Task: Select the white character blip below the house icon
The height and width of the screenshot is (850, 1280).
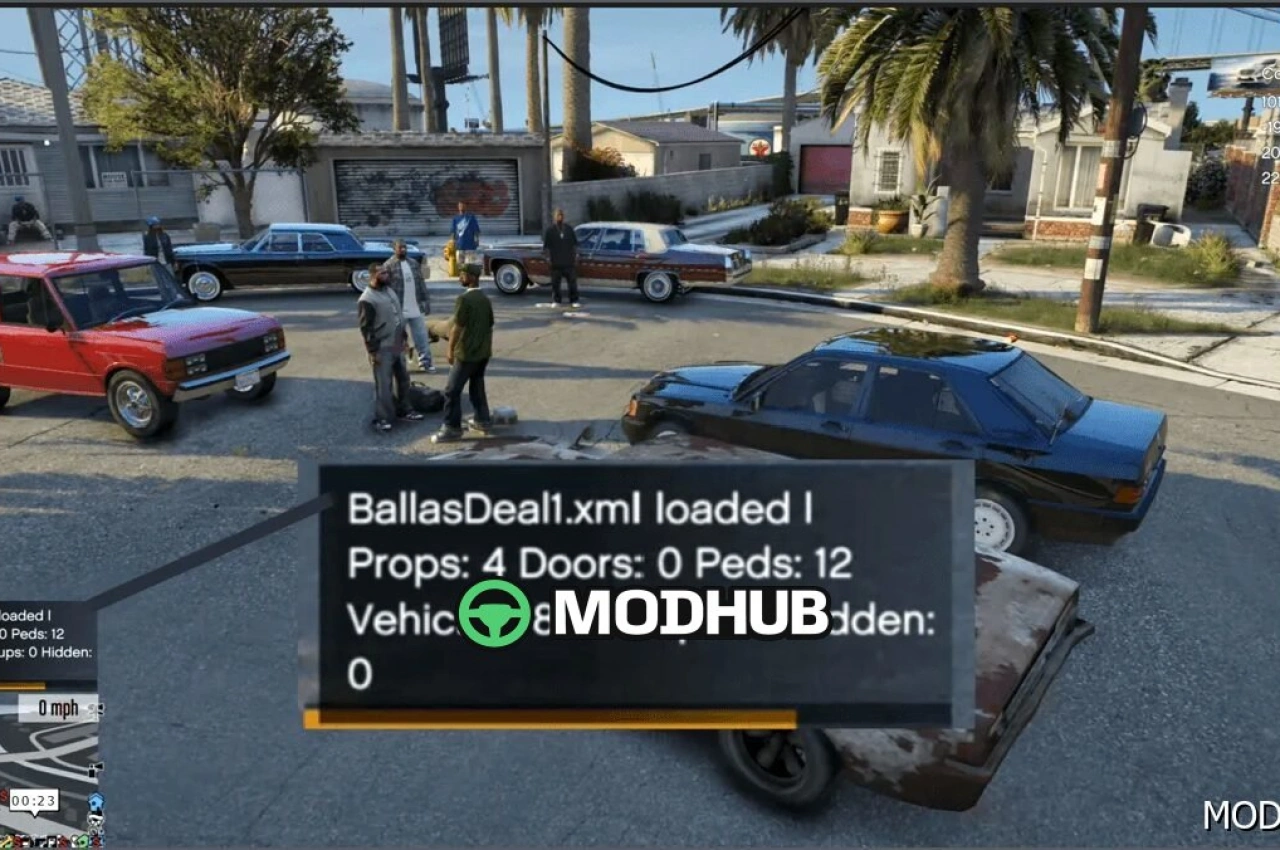Action: [95, 818]
